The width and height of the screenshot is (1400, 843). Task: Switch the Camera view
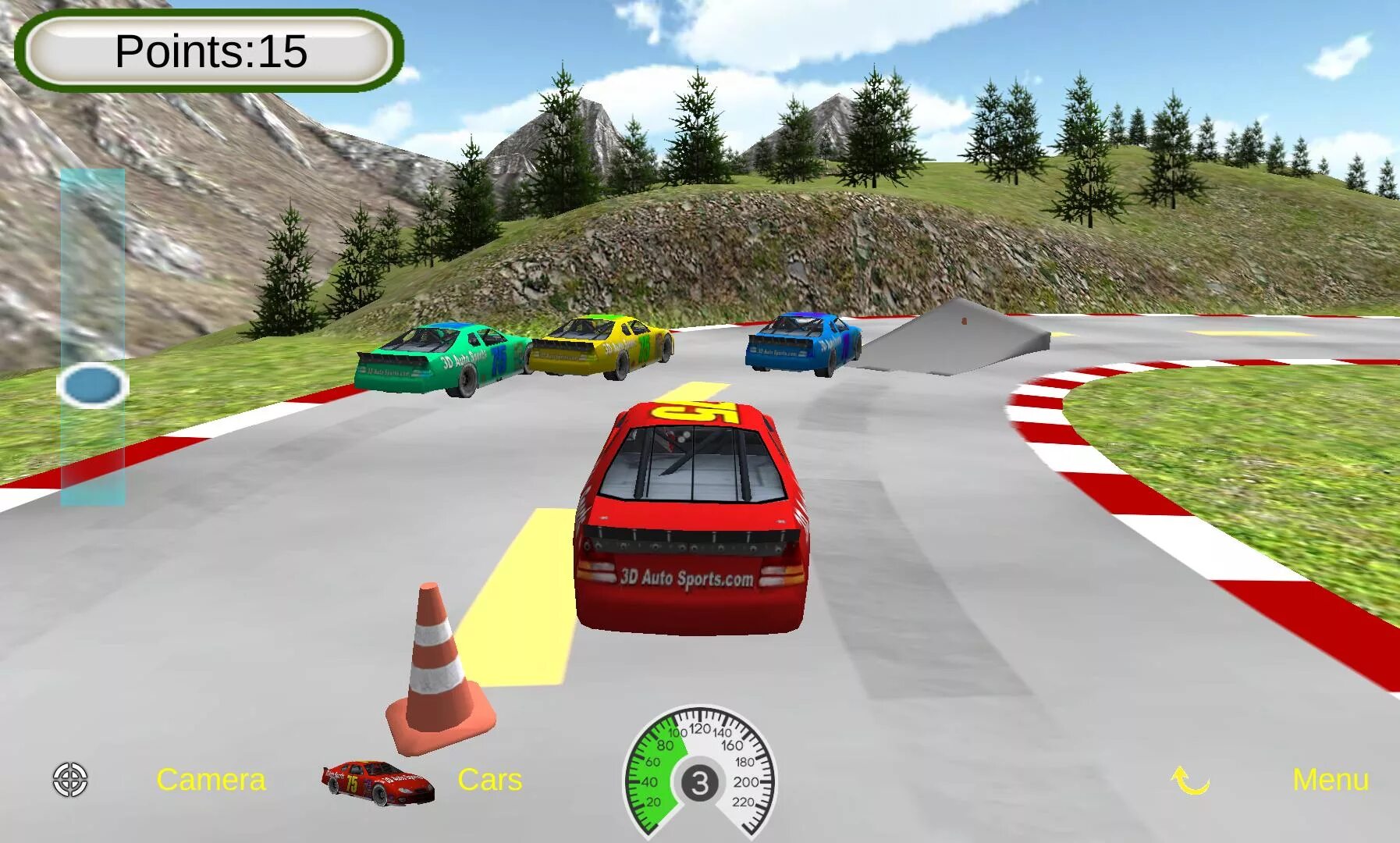(211, 780)
